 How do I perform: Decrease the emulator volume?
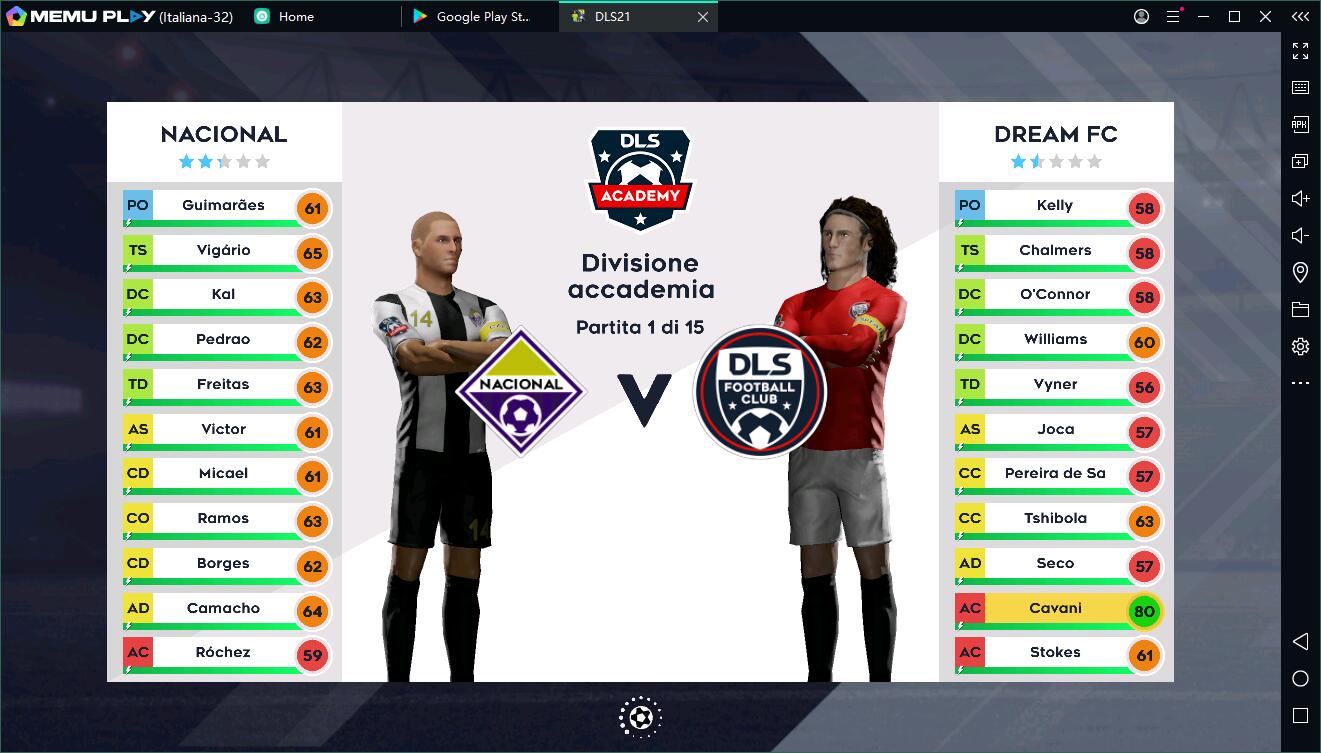point(1300,235)
